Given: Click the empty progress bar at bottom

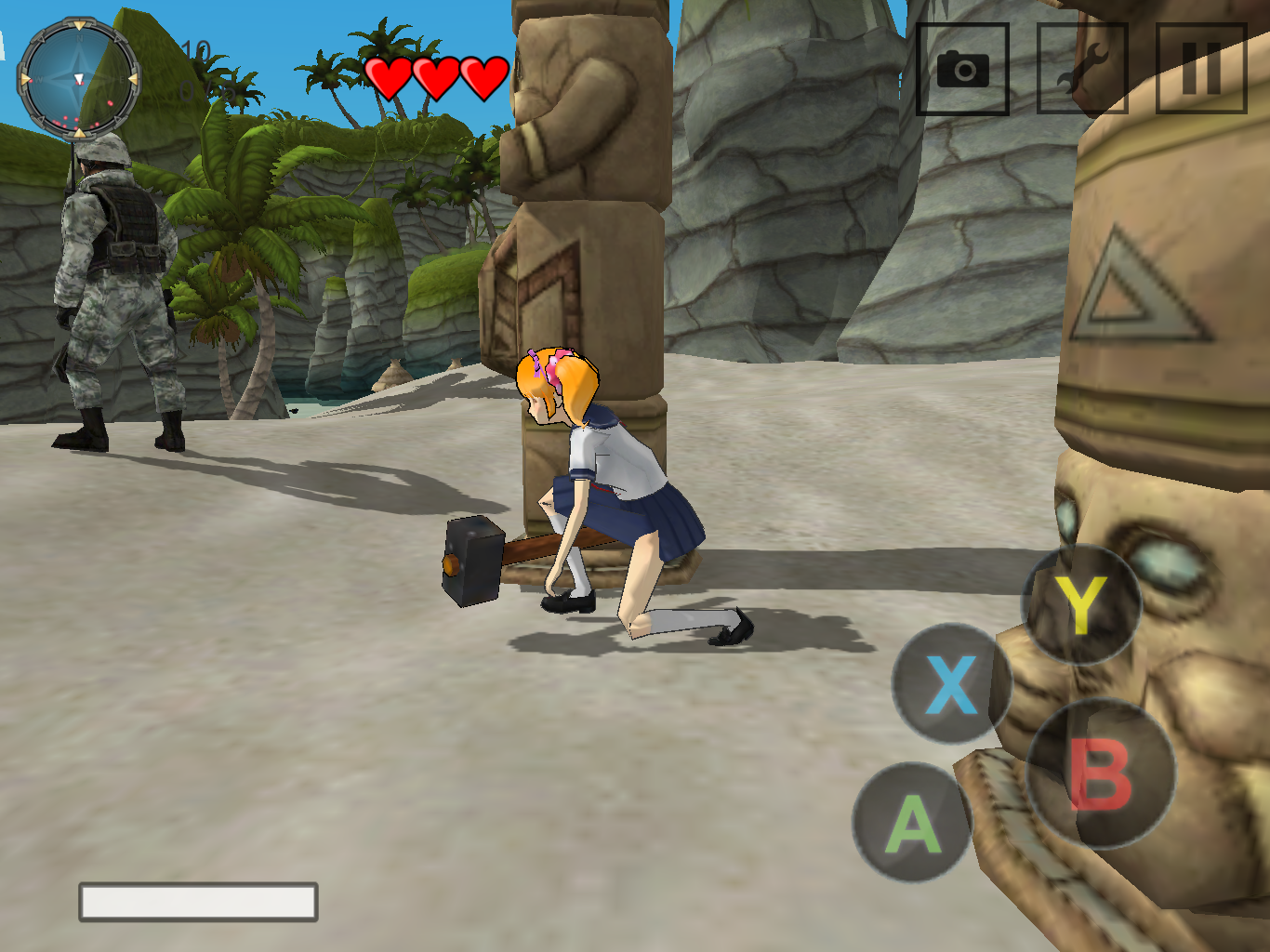Looking at the screenshot, I should click(x=198, y=902).
